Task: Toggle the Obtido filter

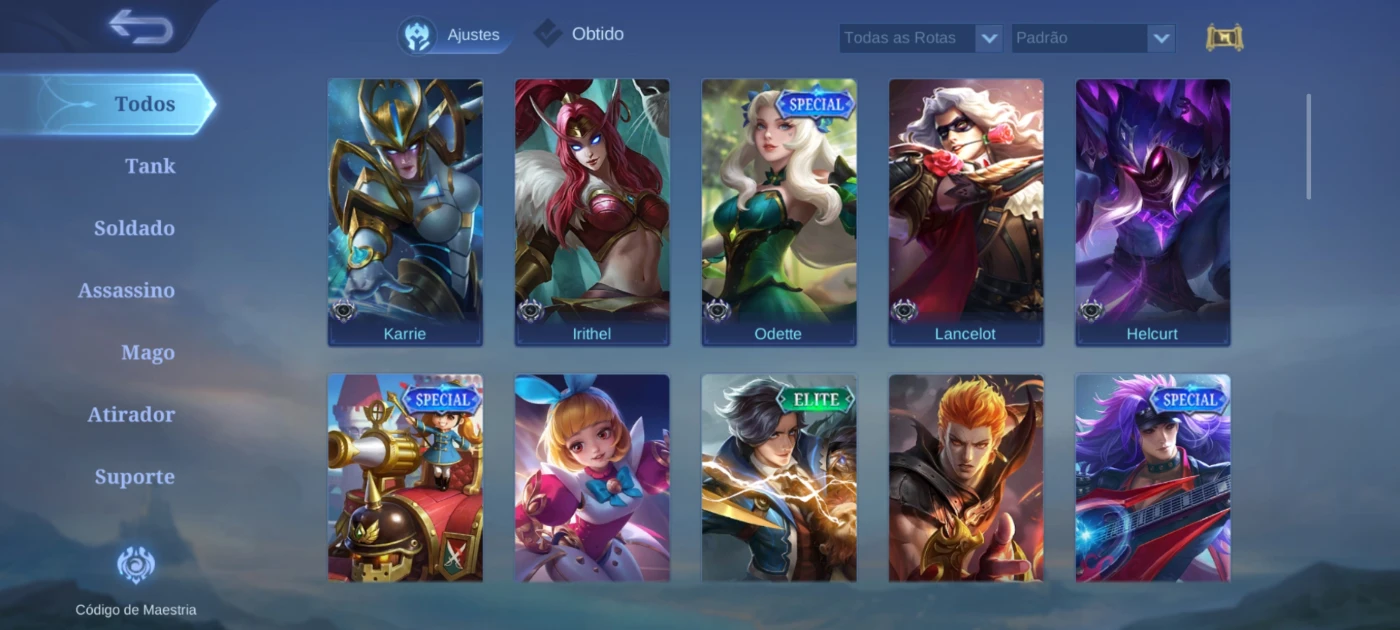Action: click(579, 34)
